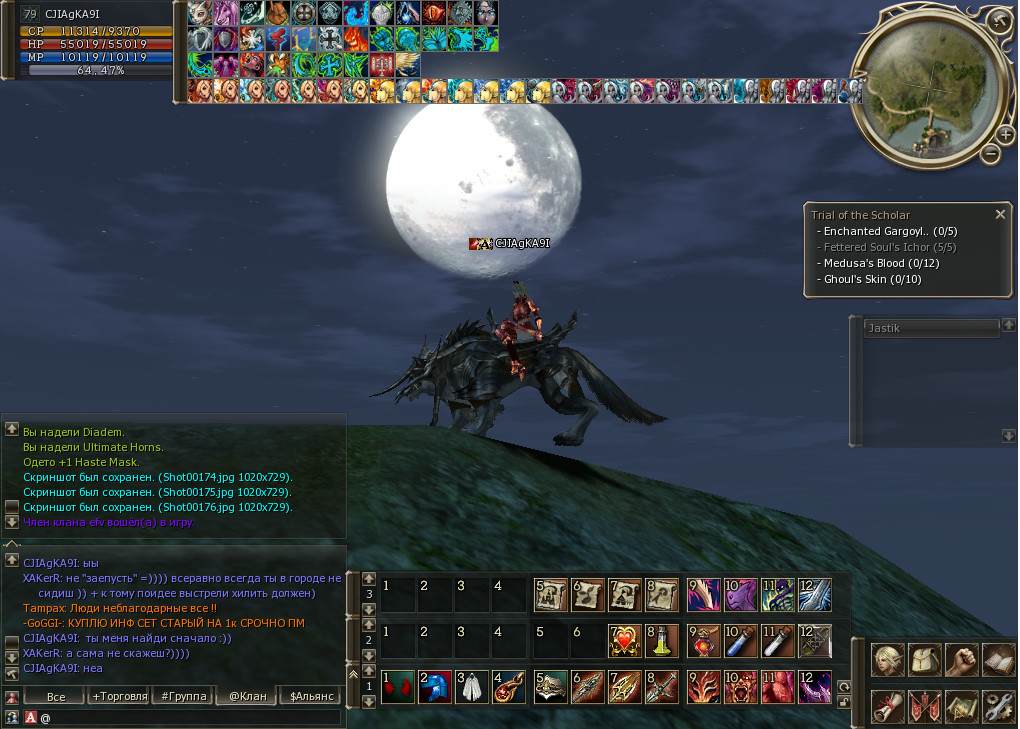Show the Все chat tab

tap(56, 696)
